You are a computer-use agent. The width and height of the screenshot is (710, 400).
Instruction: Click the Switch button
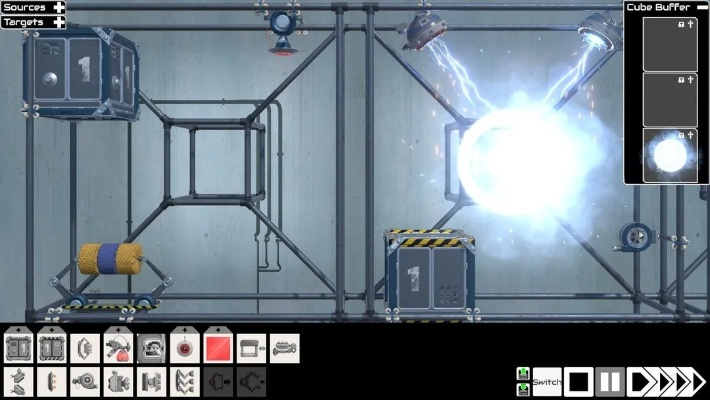pos(546,381)
